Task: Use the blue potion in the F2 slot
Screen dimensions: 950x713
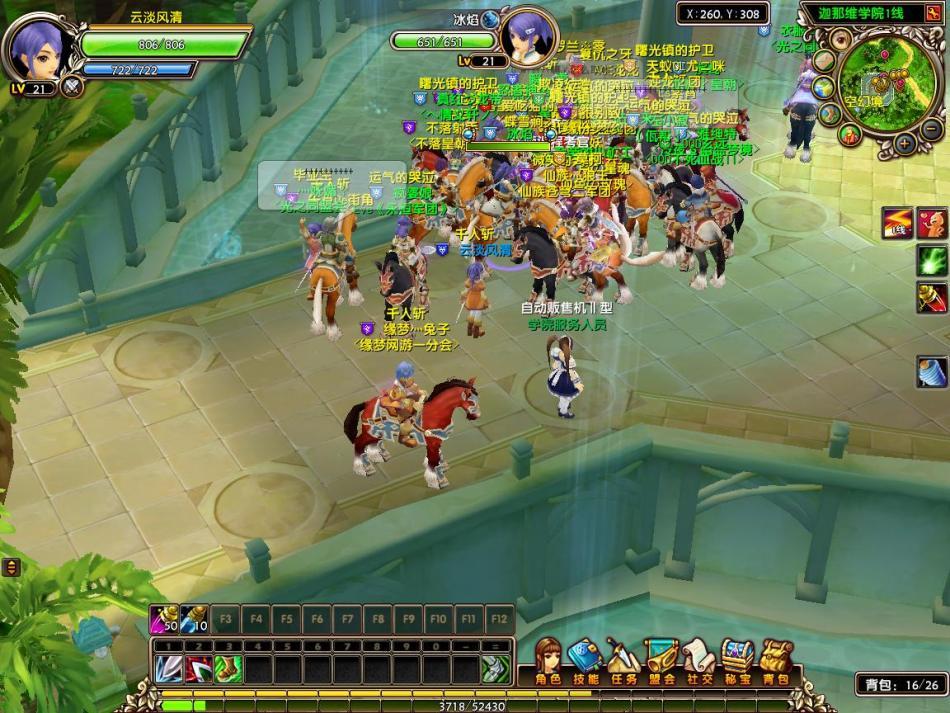Action: tap(194, 619)
